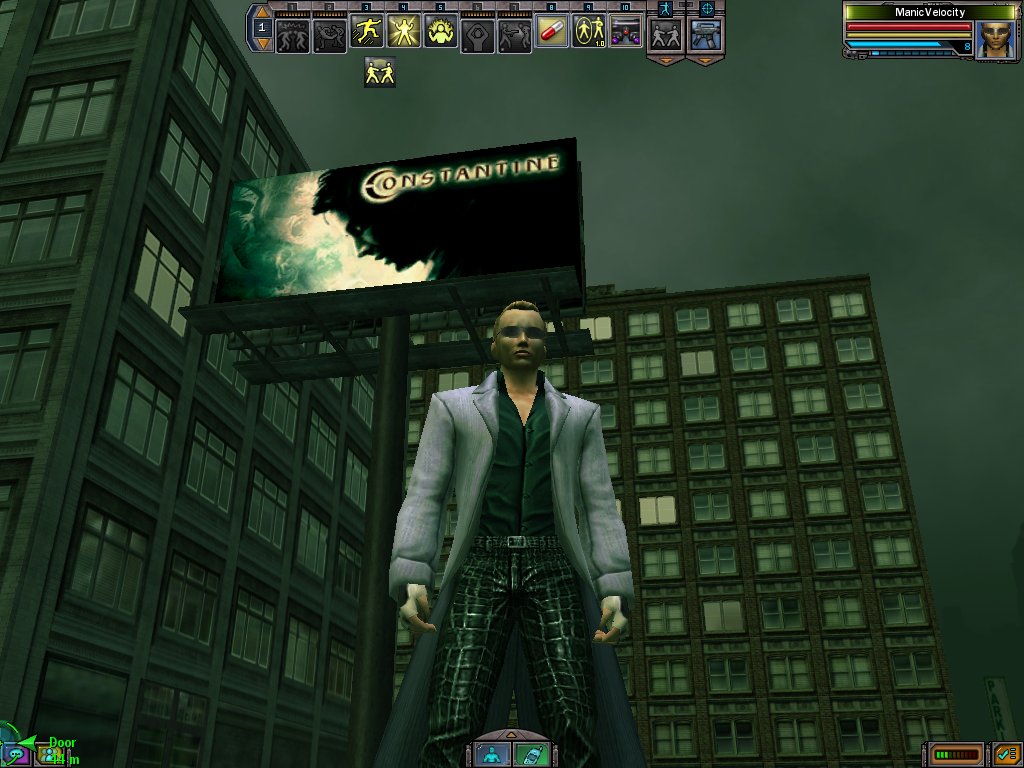Trigger the radiating aura ability in slot 5
The image size is (1024, 768).
click(x=441, y=35)
